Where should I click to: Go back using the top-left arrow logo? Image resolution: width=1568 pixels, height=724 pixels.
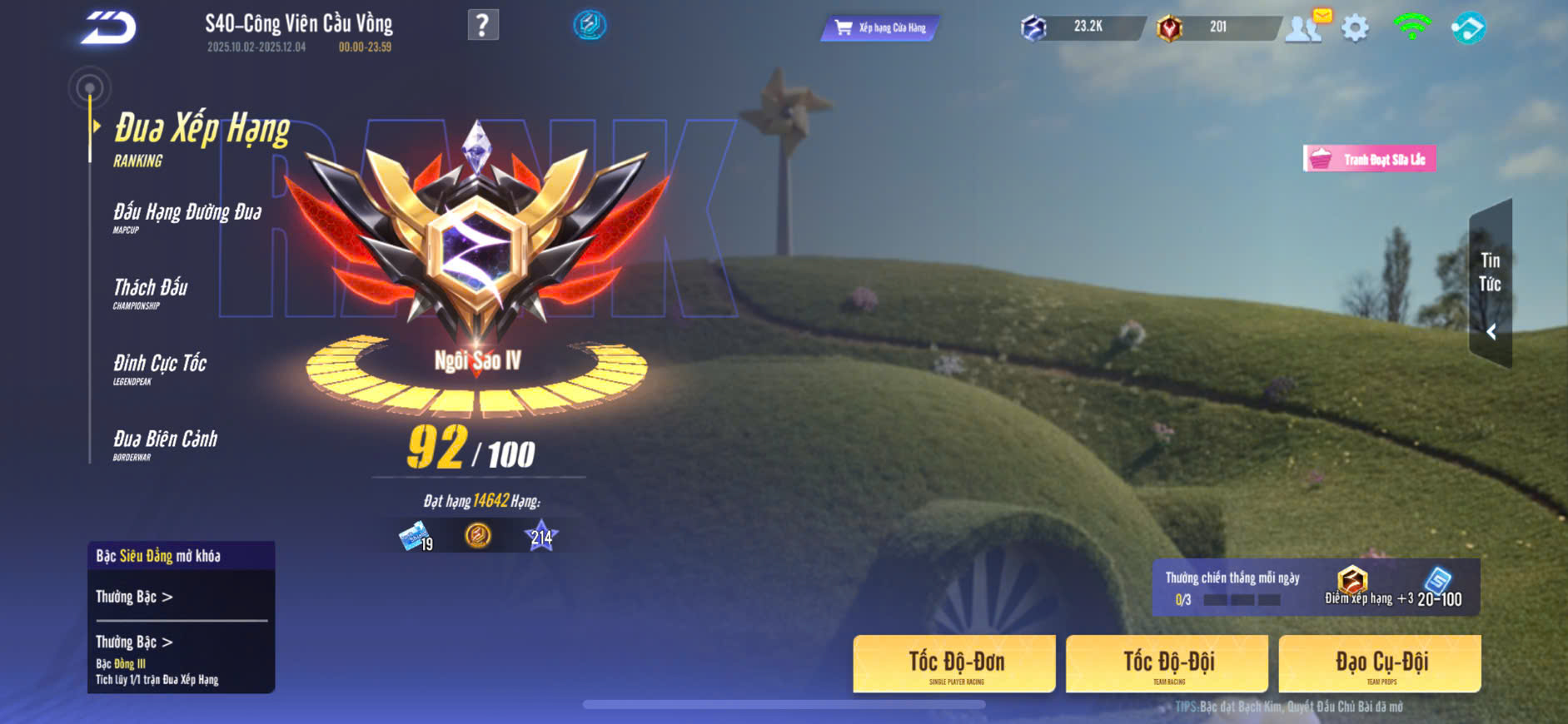click(x=108, y=27)
